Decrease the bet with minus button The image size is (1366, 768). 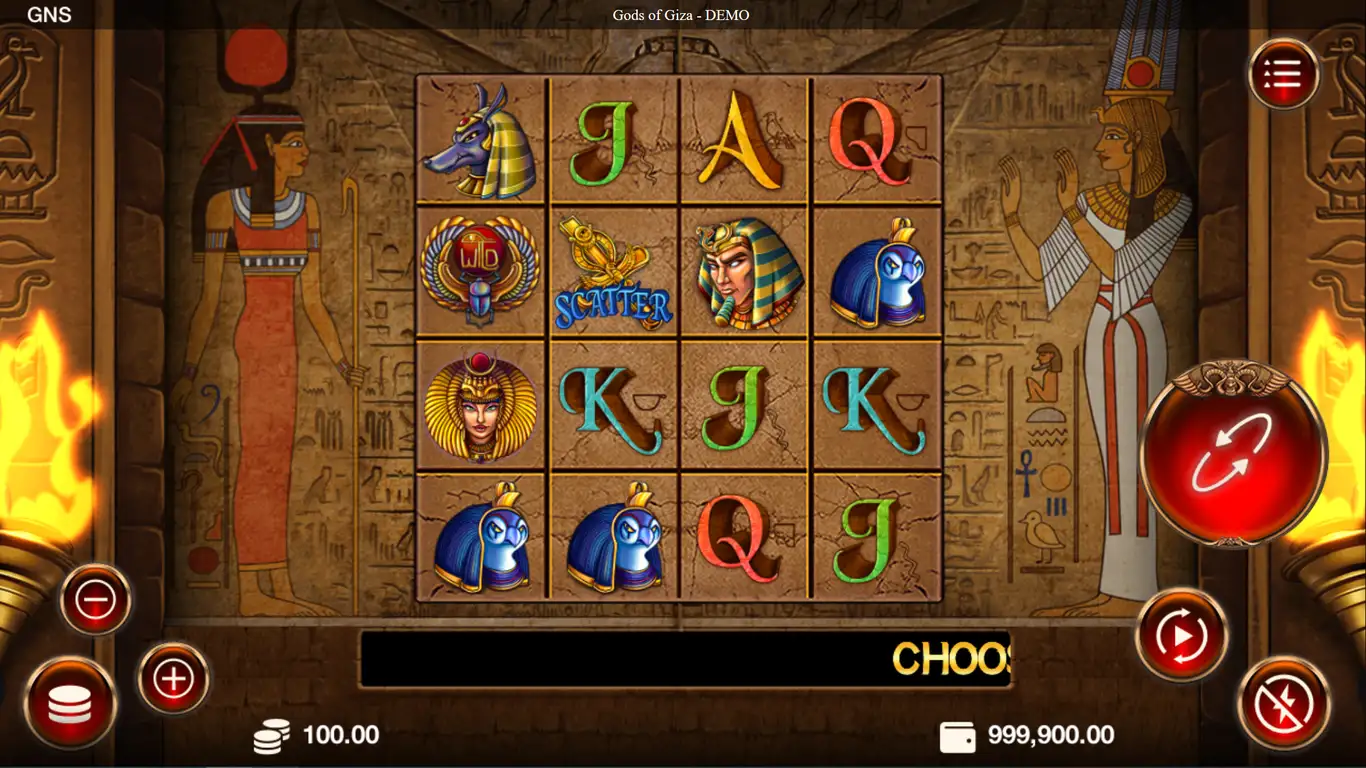pos(96,600)
